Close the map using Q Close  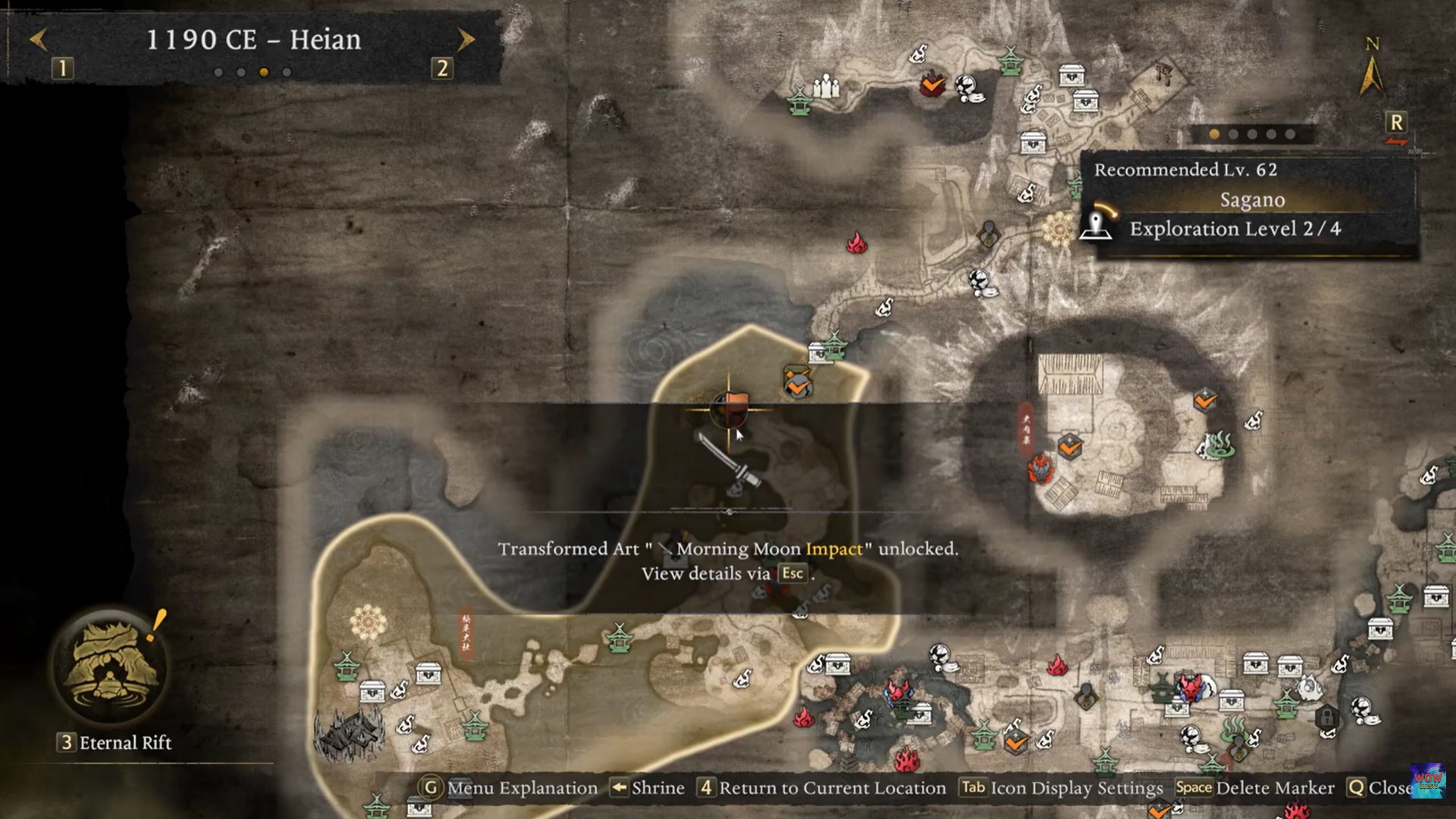[1396, 788]
